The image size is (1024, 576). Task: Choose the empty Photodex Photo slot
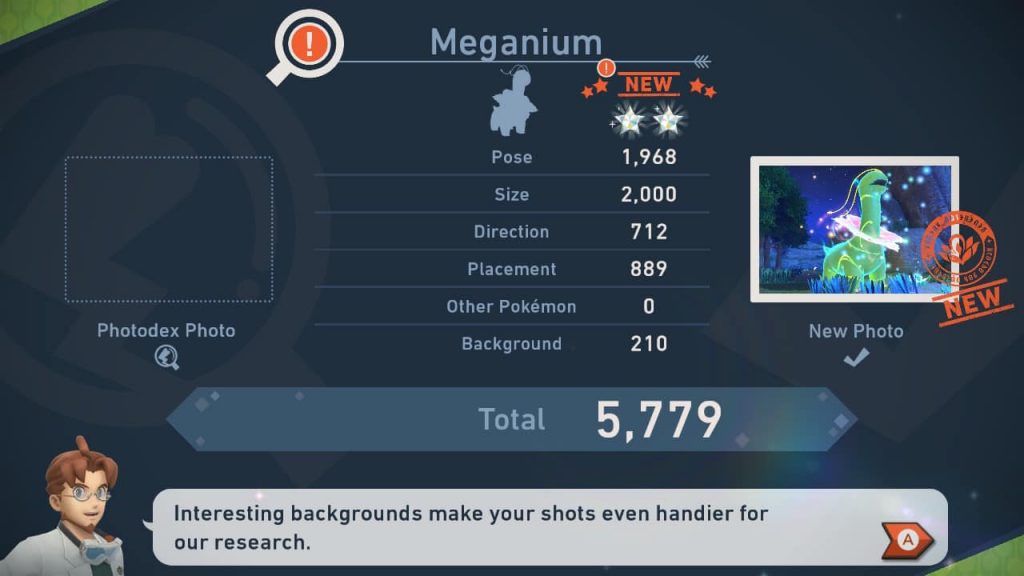point(167,229)
